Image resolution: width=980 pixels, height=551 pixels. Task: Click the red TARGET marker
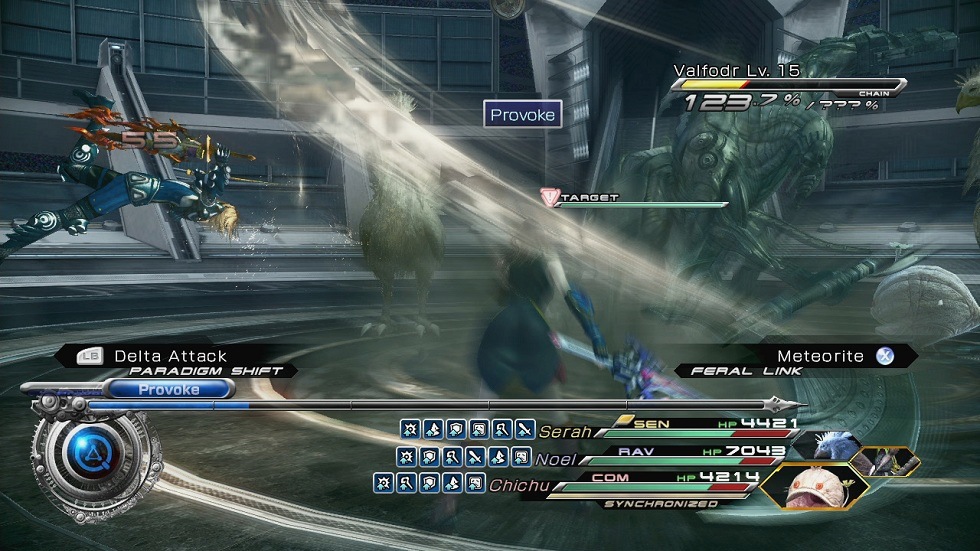(548, 196)
